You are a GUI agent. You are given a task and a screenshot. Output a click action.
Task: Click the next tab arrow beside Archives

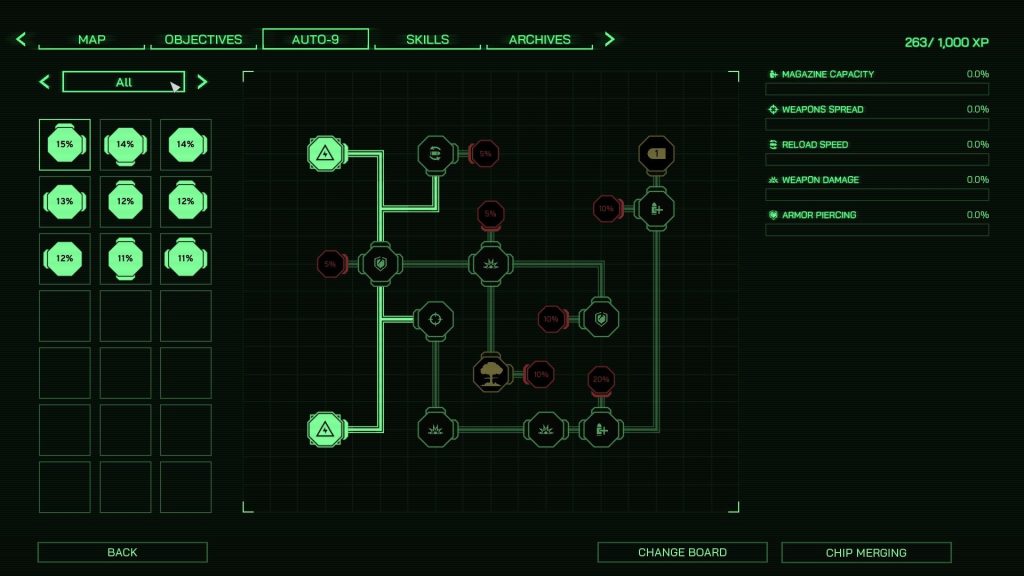point(609,40)
